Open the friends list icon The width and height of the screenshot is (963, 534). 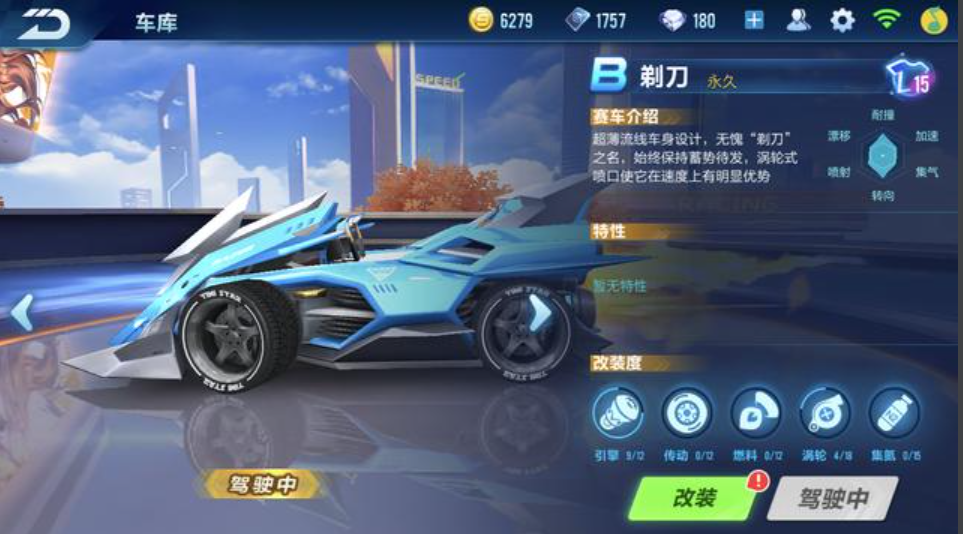tap(798, 20)
